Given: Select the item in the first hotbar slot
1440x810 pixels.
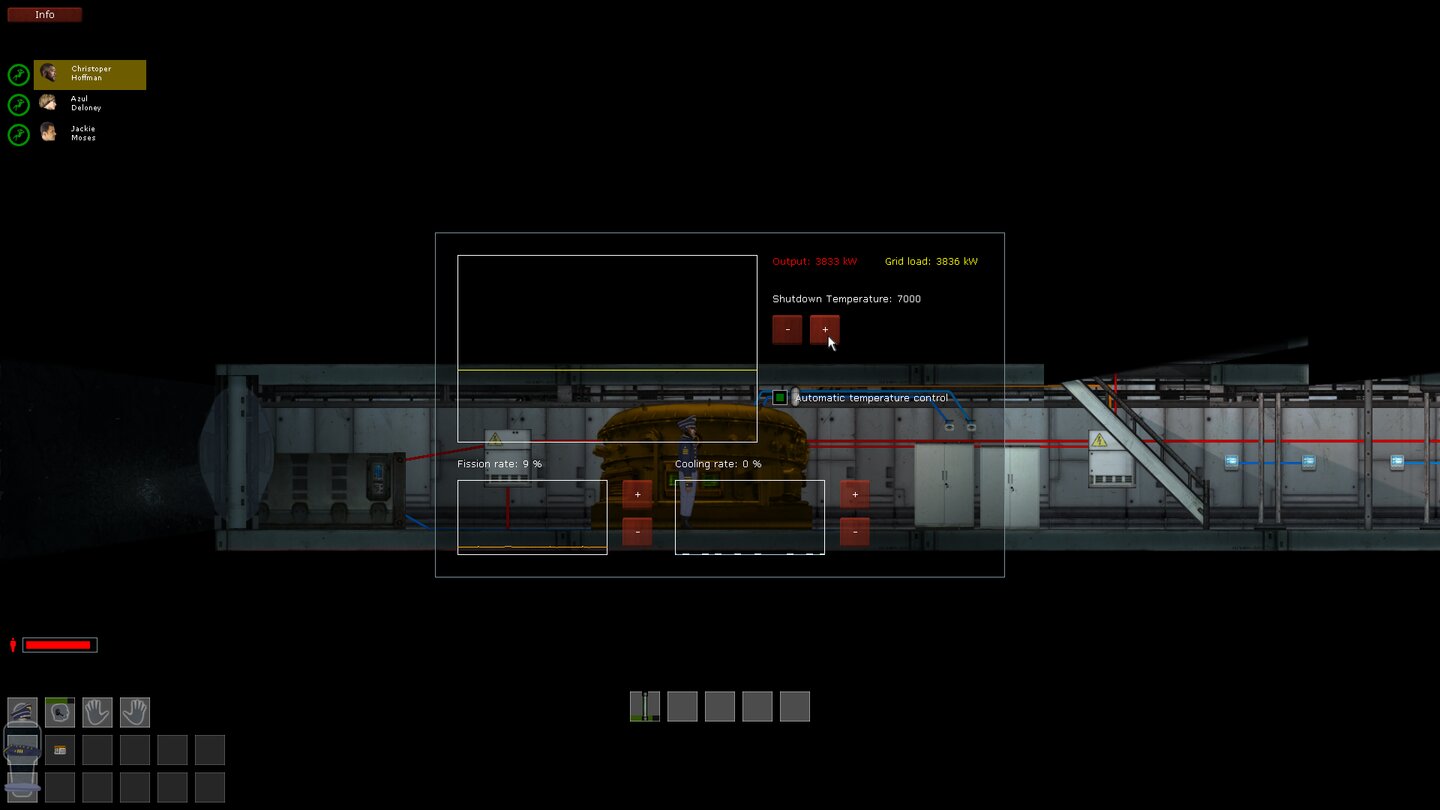Looking at the screenshot, I should click(x=644, y=706).
